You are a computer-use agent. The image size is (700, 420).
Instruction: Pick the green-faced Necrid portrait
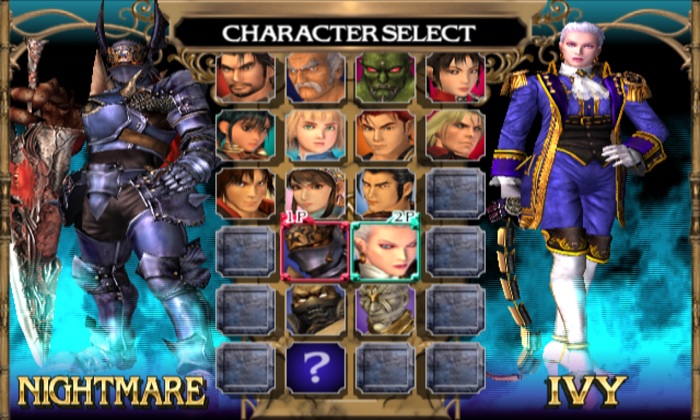pos(385,77)
